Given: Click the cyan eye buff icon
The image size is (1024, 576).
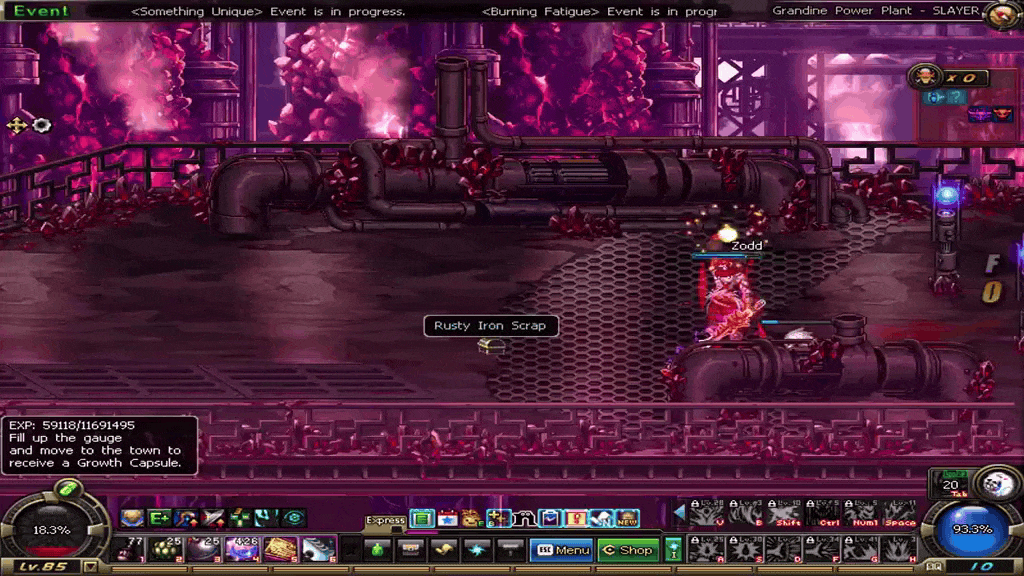Looking at the screenshot, I should [293, 518].
